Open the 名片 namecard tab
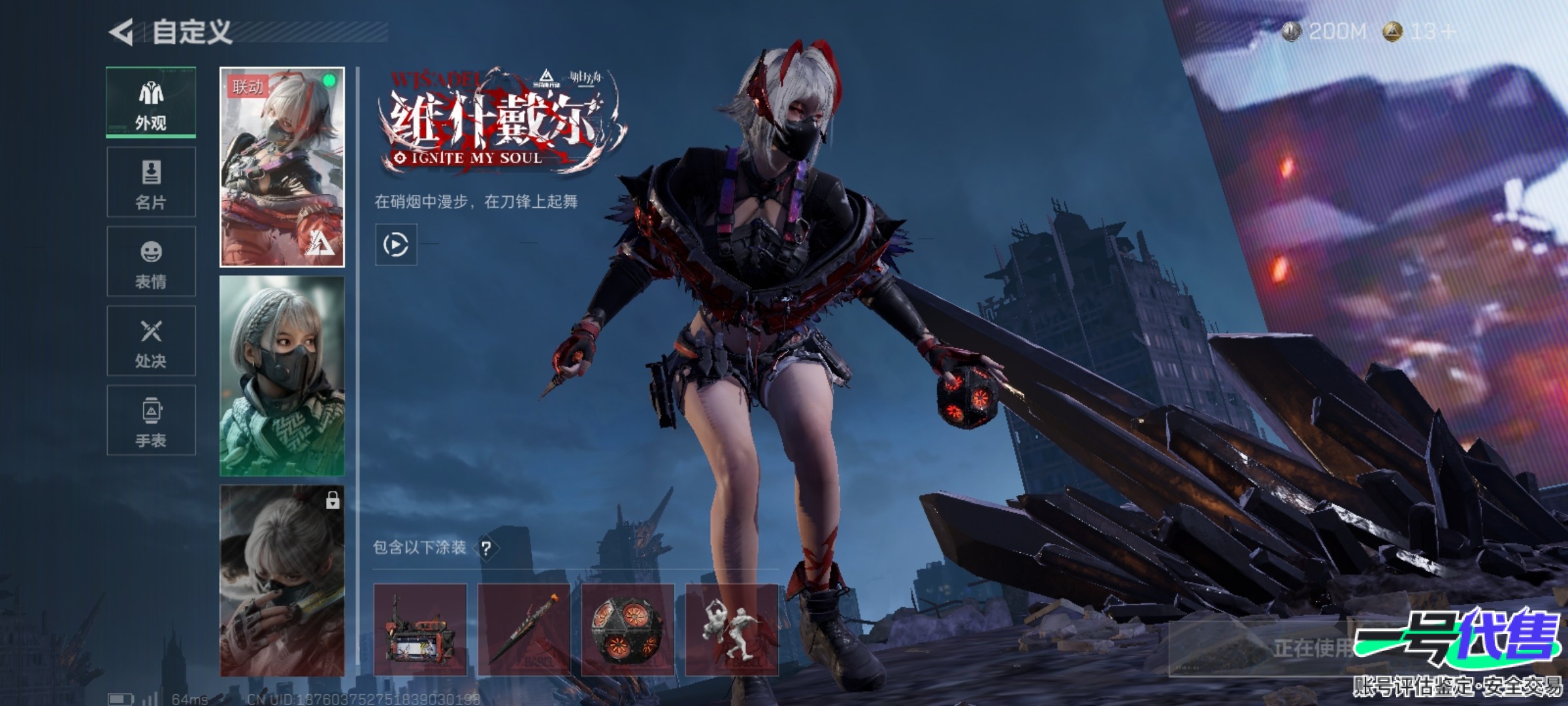Viewport: 1568px width, 706px height. click(151, 182)
